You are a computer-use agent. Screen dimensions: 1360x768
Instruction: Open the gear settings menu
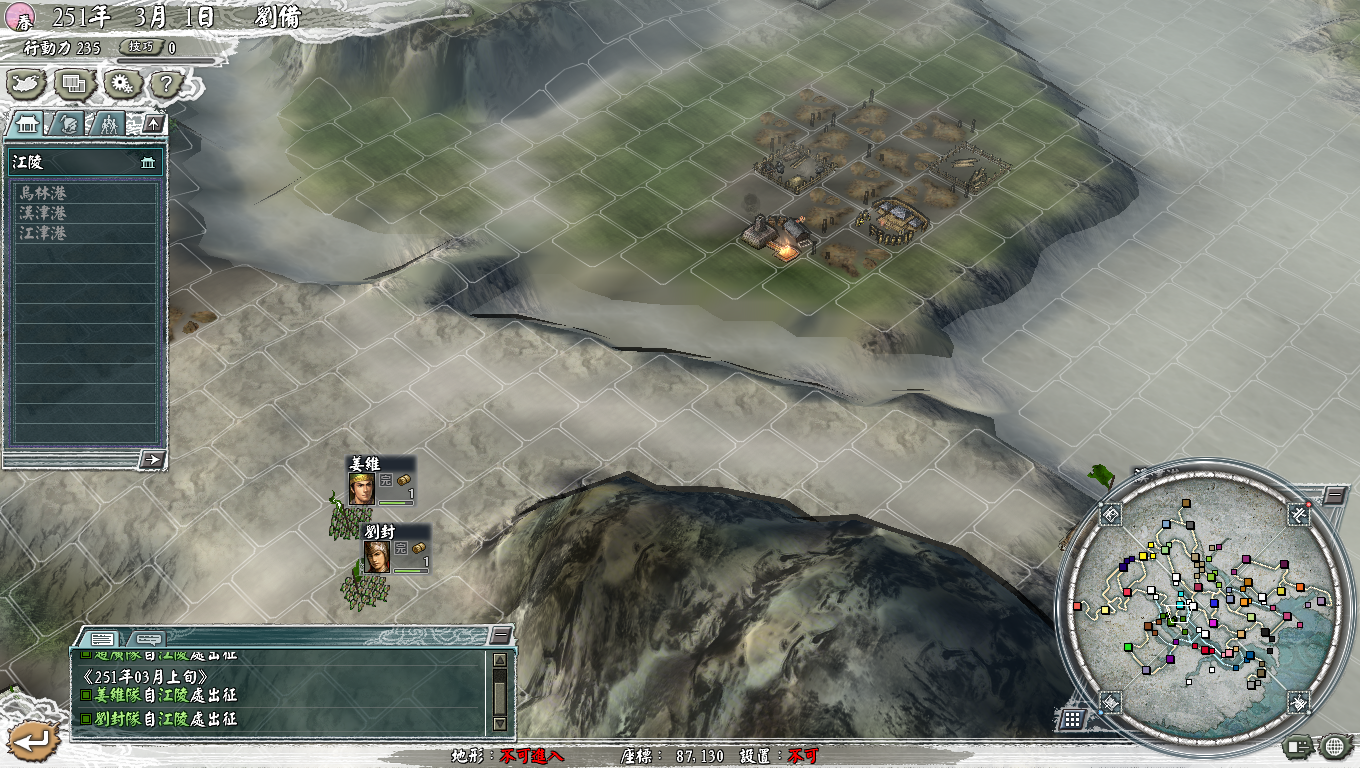tap(122, 84)
